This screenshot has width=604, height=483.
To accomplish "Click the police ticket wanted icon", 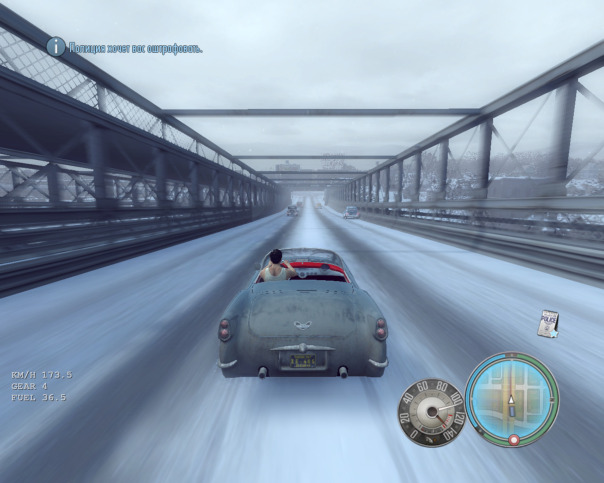I will [x=547, y=324].
